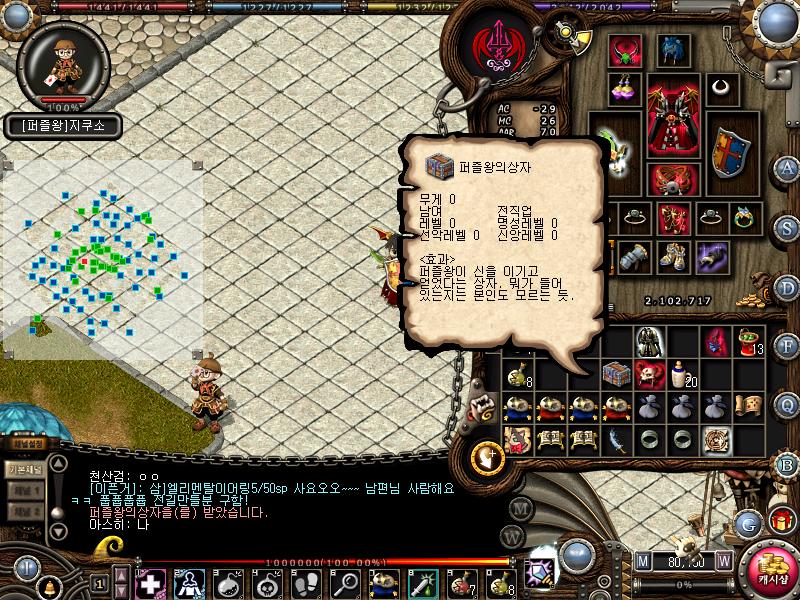The image size is (800, 600).
Task: Click the round G shortcut button
Action: coord(747,522)
